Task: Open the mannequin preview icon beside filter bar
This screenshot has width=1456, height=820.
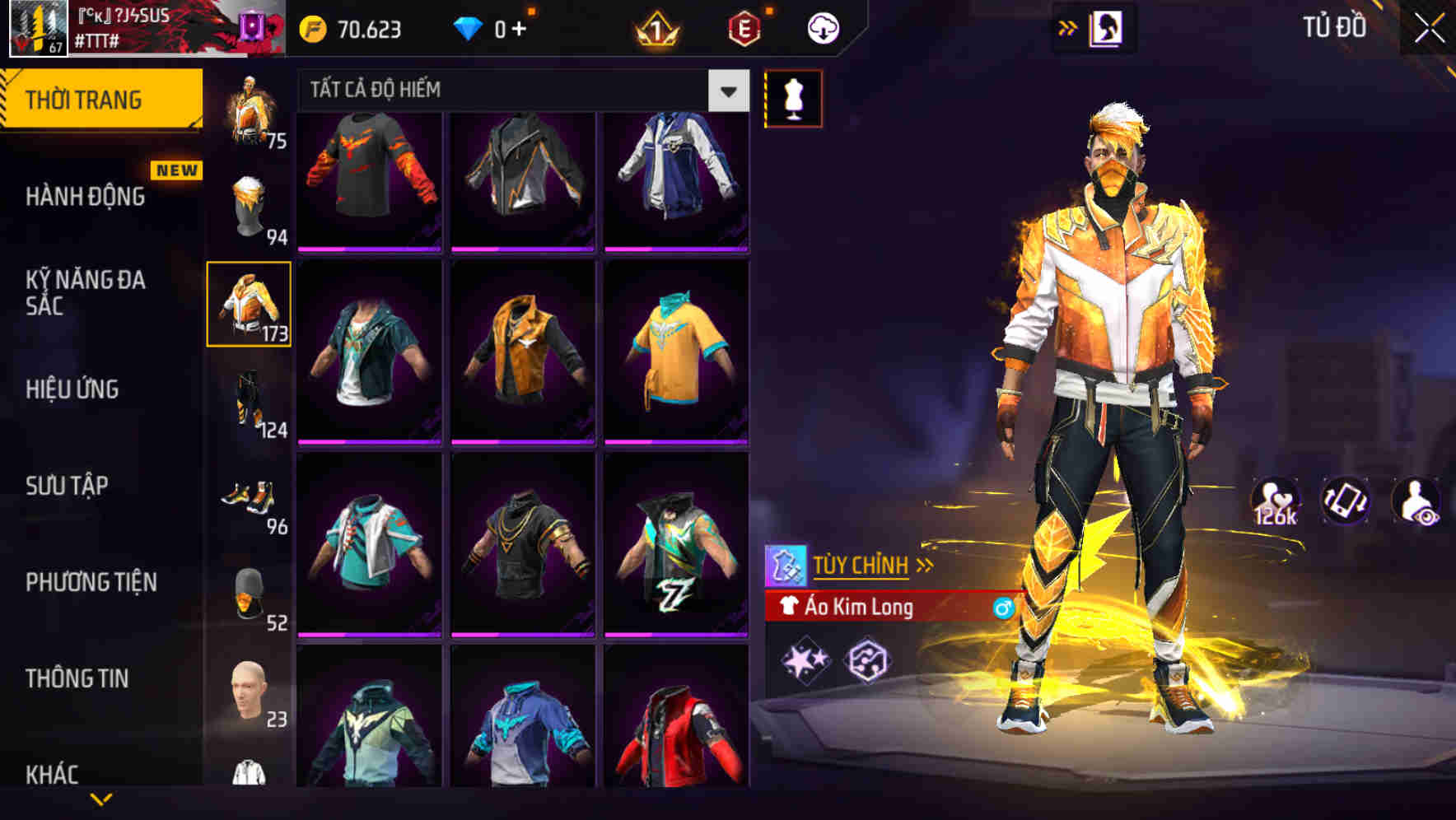Action: pos(792,97)
